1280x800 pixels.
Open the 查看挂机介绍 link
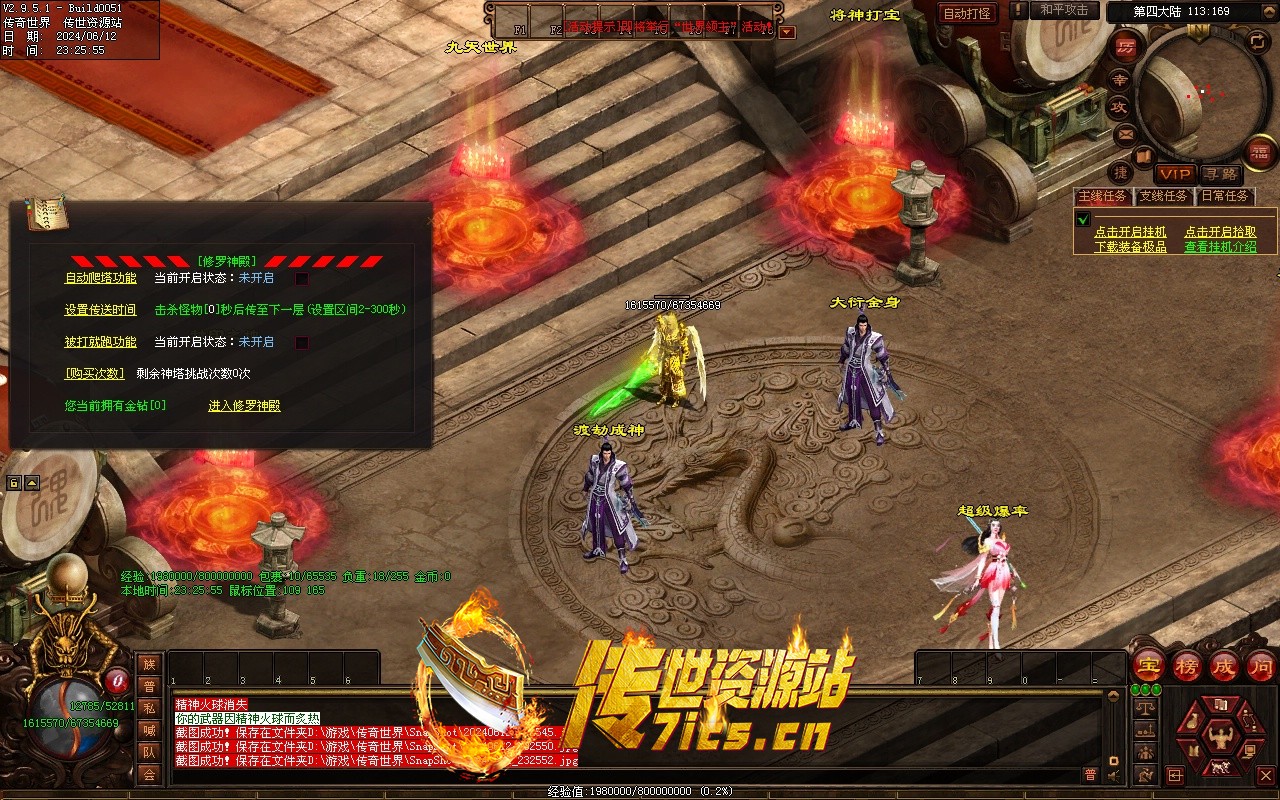[x=1220, y=247]
